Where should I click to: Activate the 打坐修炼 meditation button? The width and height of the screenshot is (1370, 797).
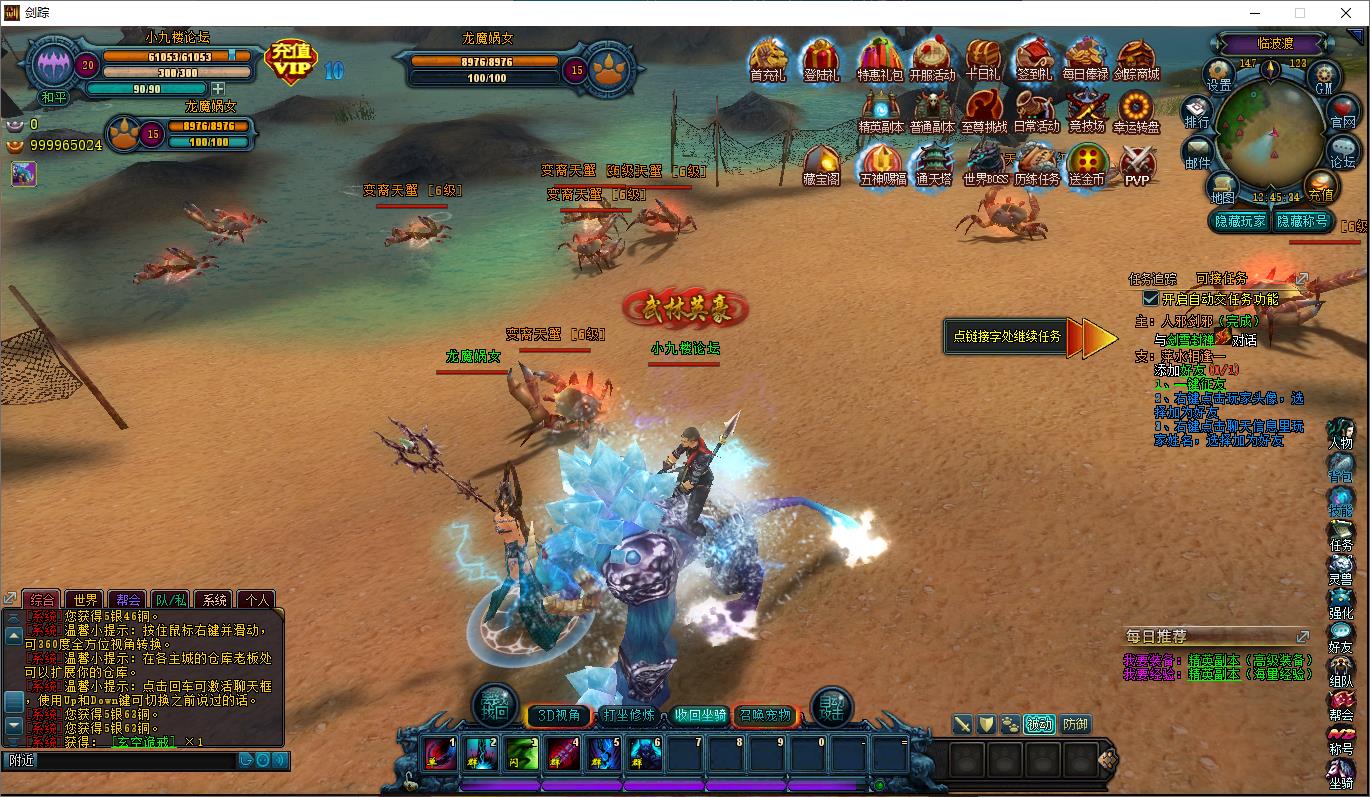[x=629, y=715]
